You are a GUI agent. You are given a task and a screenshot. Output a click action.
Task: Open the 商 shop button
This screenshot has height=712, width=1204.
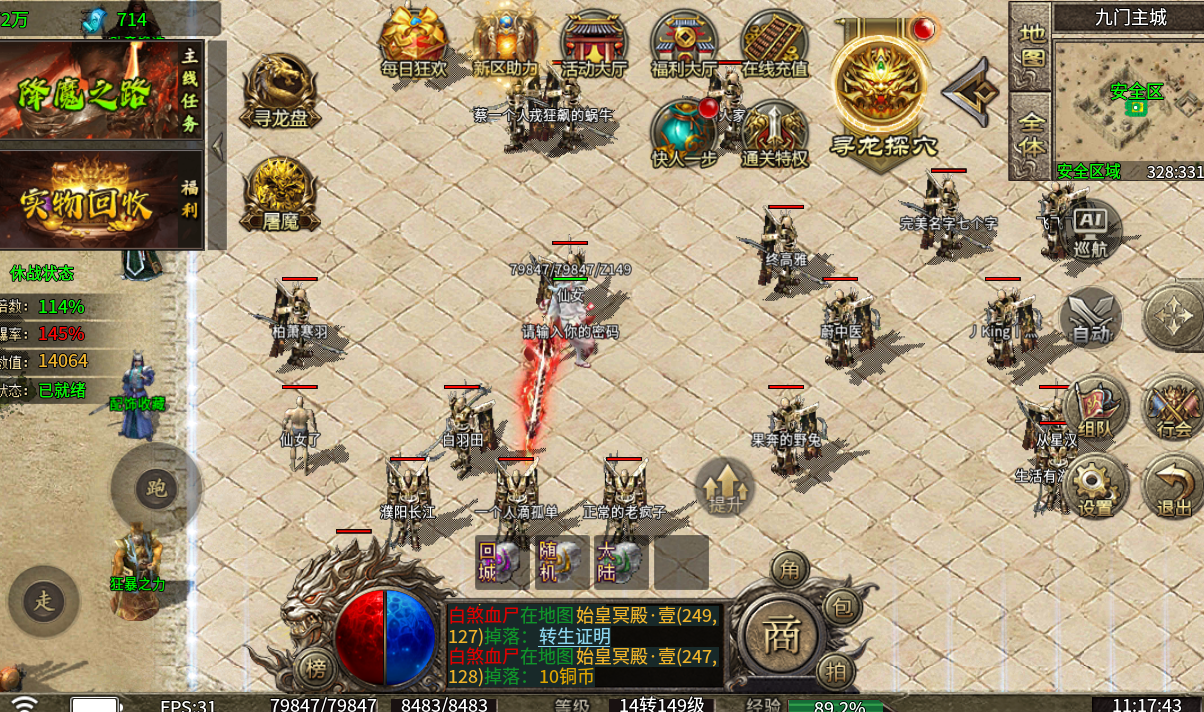781,637
